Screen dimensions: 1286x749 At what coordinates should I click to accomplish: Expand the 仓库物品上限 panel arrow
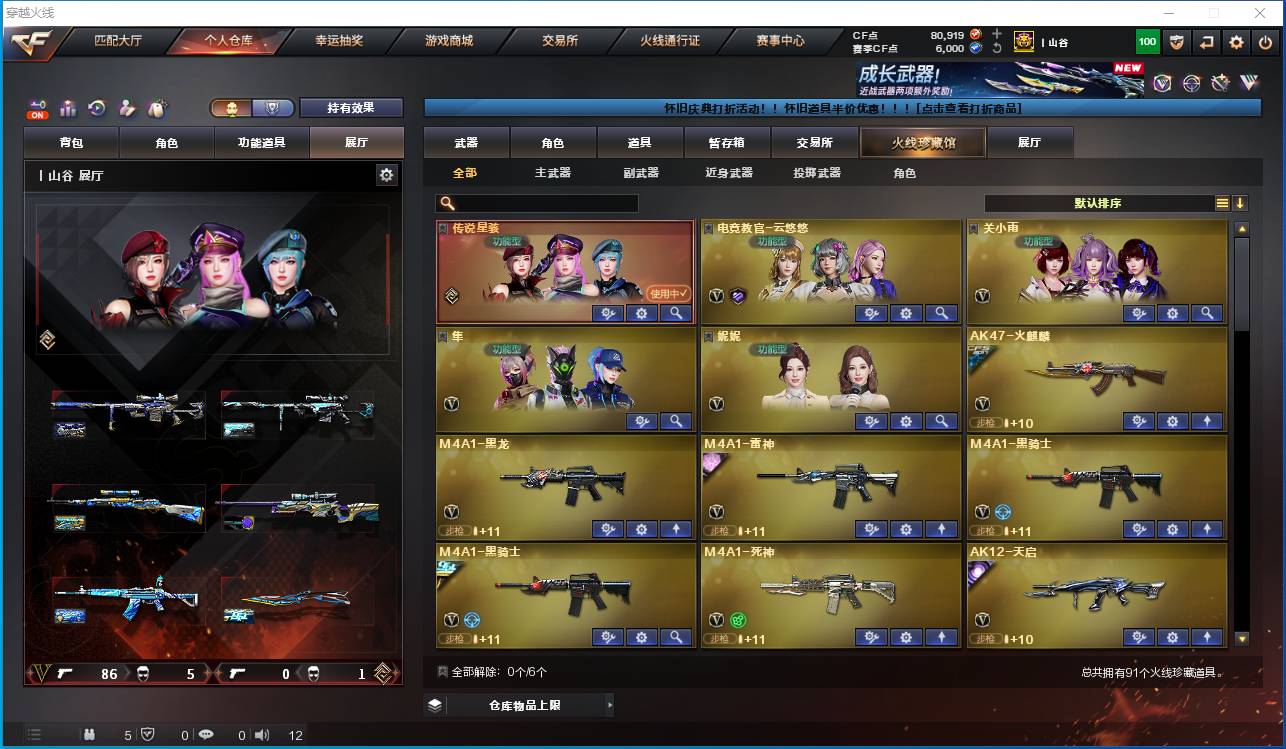pos(609,704)
